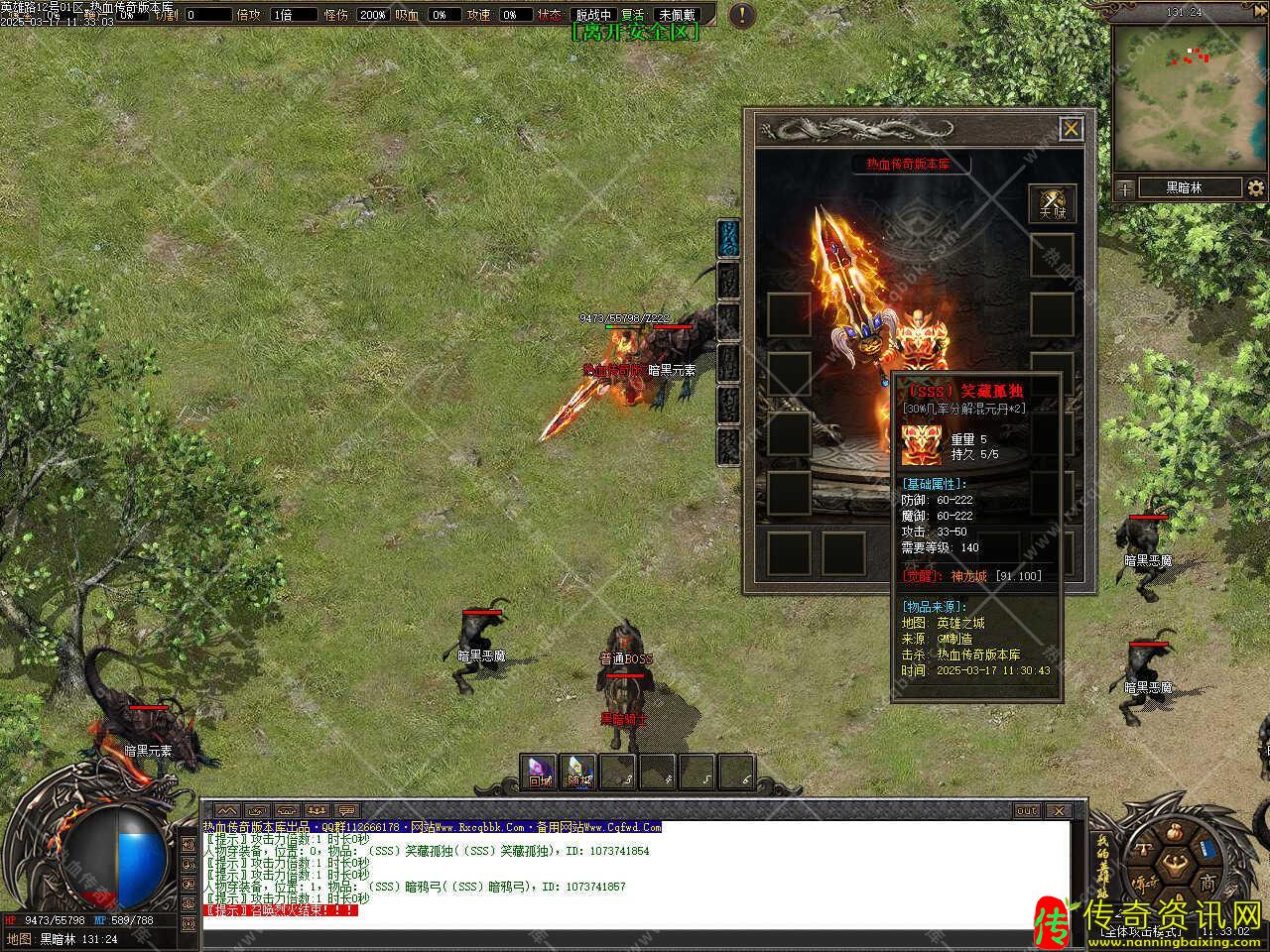Click the chat window 'out' button
This screenshot has height=952, width=1270.
(1027, 810)
